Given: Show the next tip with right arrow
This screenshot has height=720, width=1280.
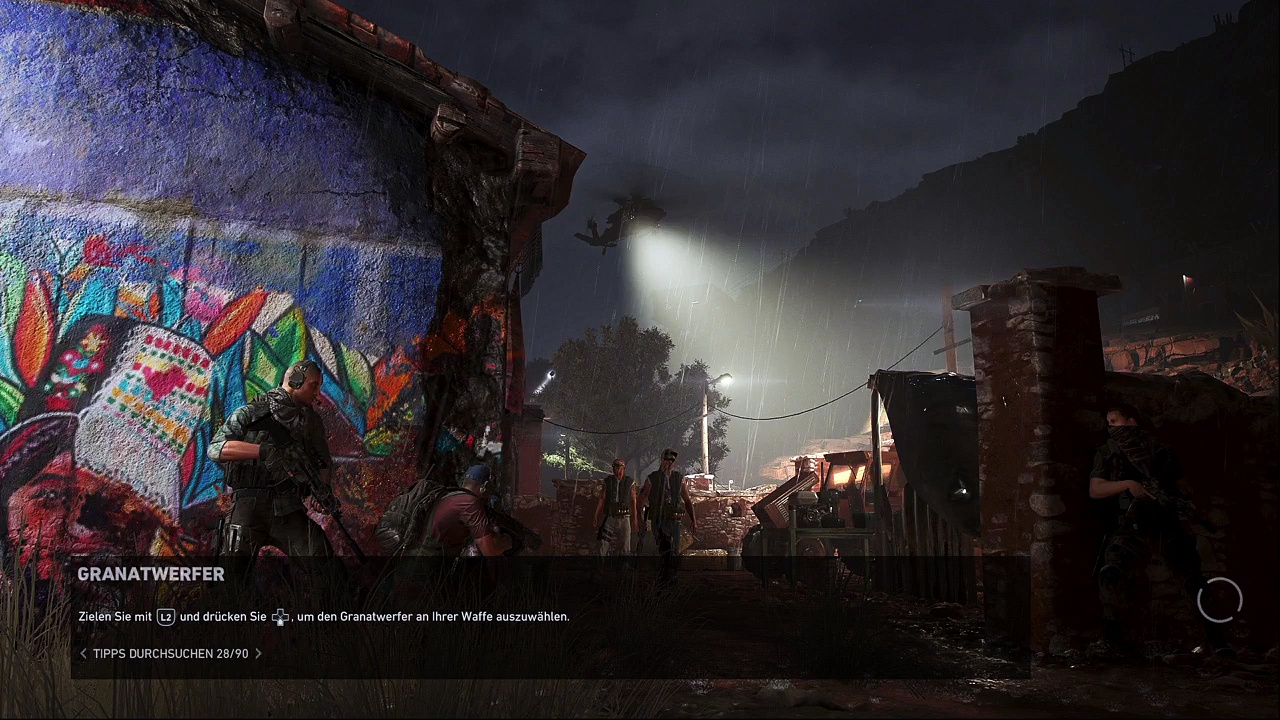Looking at the screenshot, I should point(258,654).
